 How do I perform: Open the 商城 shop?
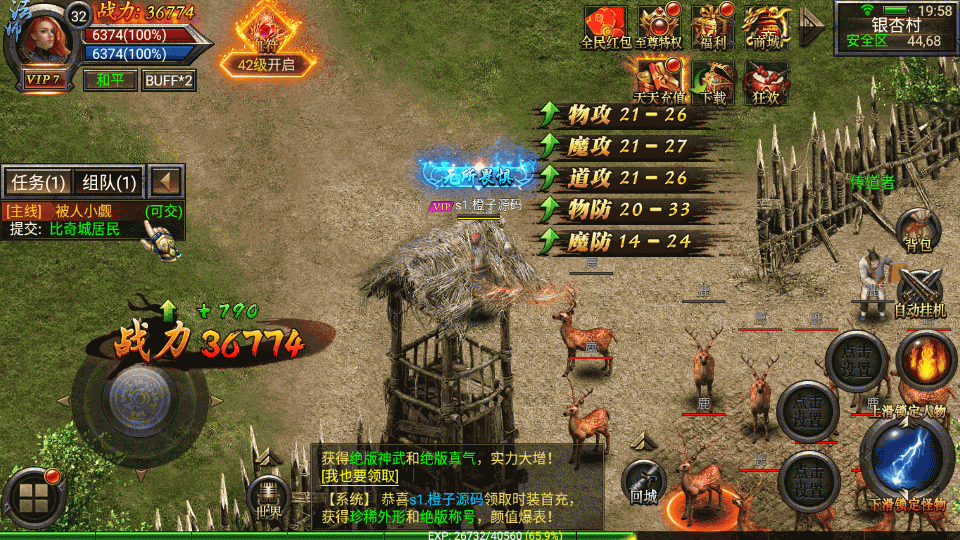click(767, 26)
